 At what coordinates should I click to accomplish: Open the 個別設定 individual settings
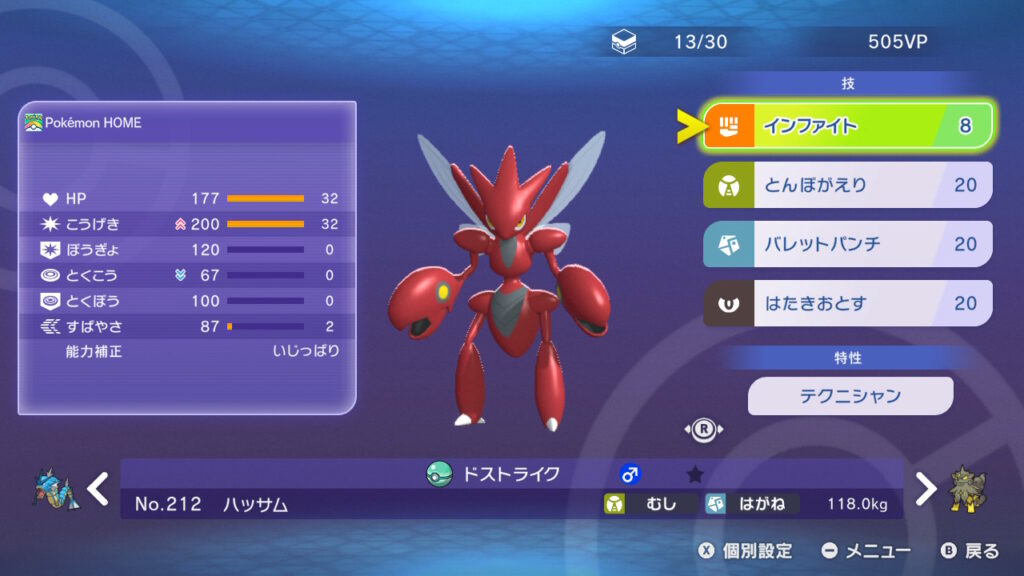[745, 551]
